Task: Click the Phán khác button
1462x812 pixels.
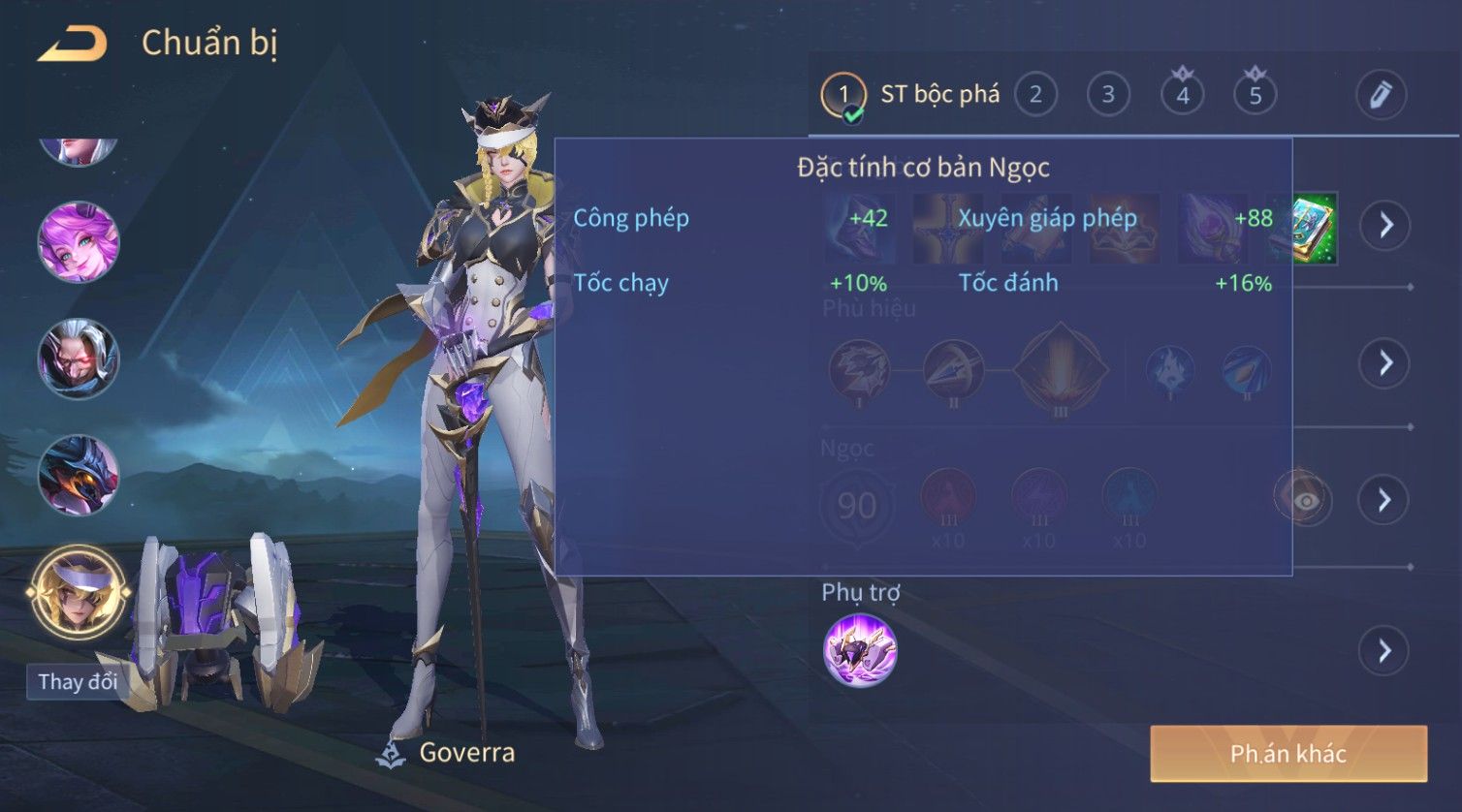Action: pyautogui.click(x=1288, y=754)
